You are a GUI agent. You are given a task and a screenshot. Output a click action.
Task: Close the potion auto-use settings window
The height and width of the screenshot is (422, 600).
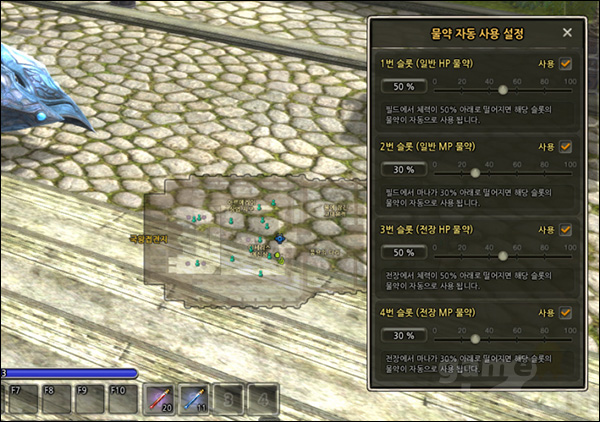(x=567, y=33)
